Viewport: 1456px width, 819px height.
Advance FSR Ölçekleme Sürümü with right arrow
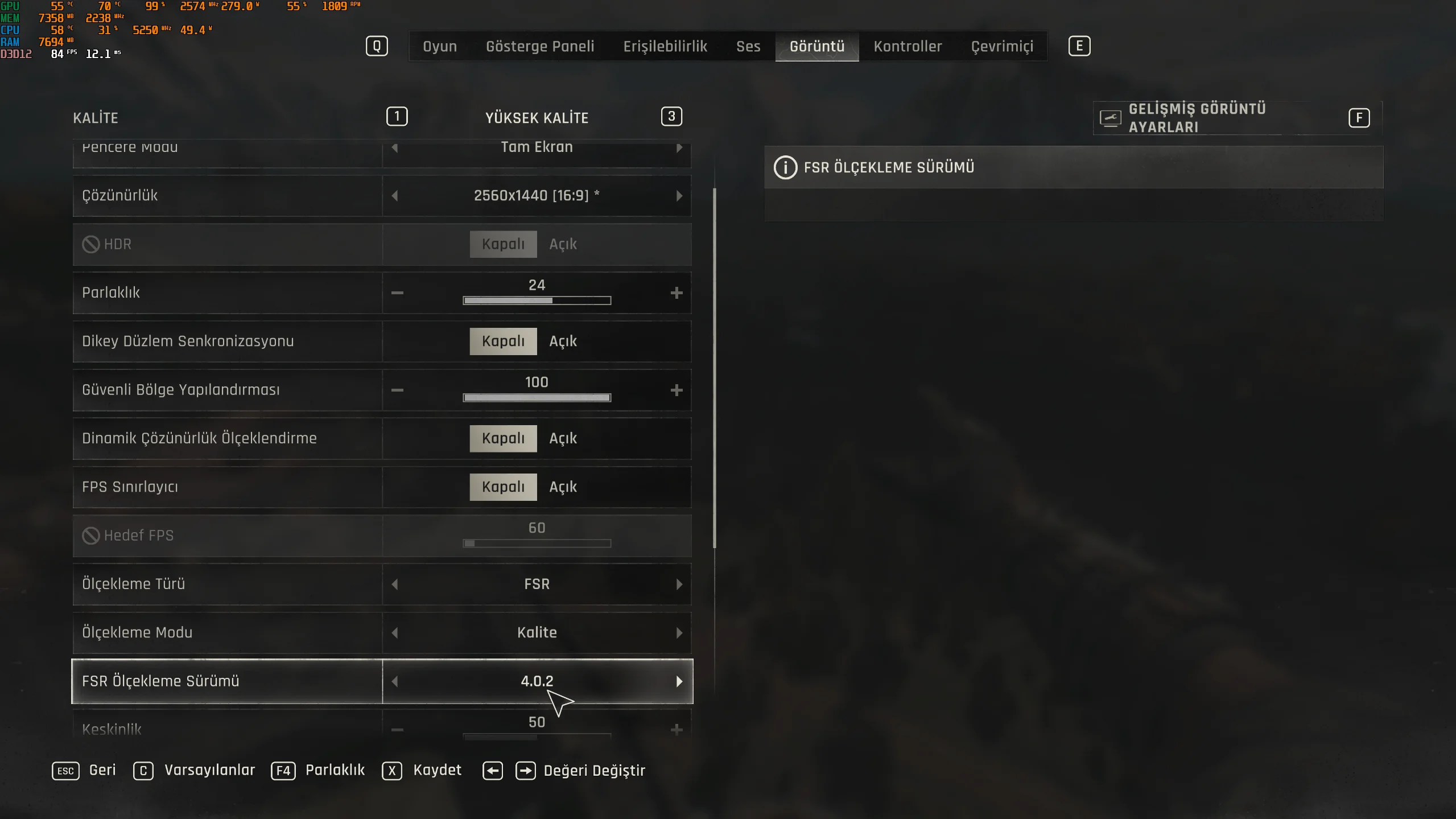679,681
